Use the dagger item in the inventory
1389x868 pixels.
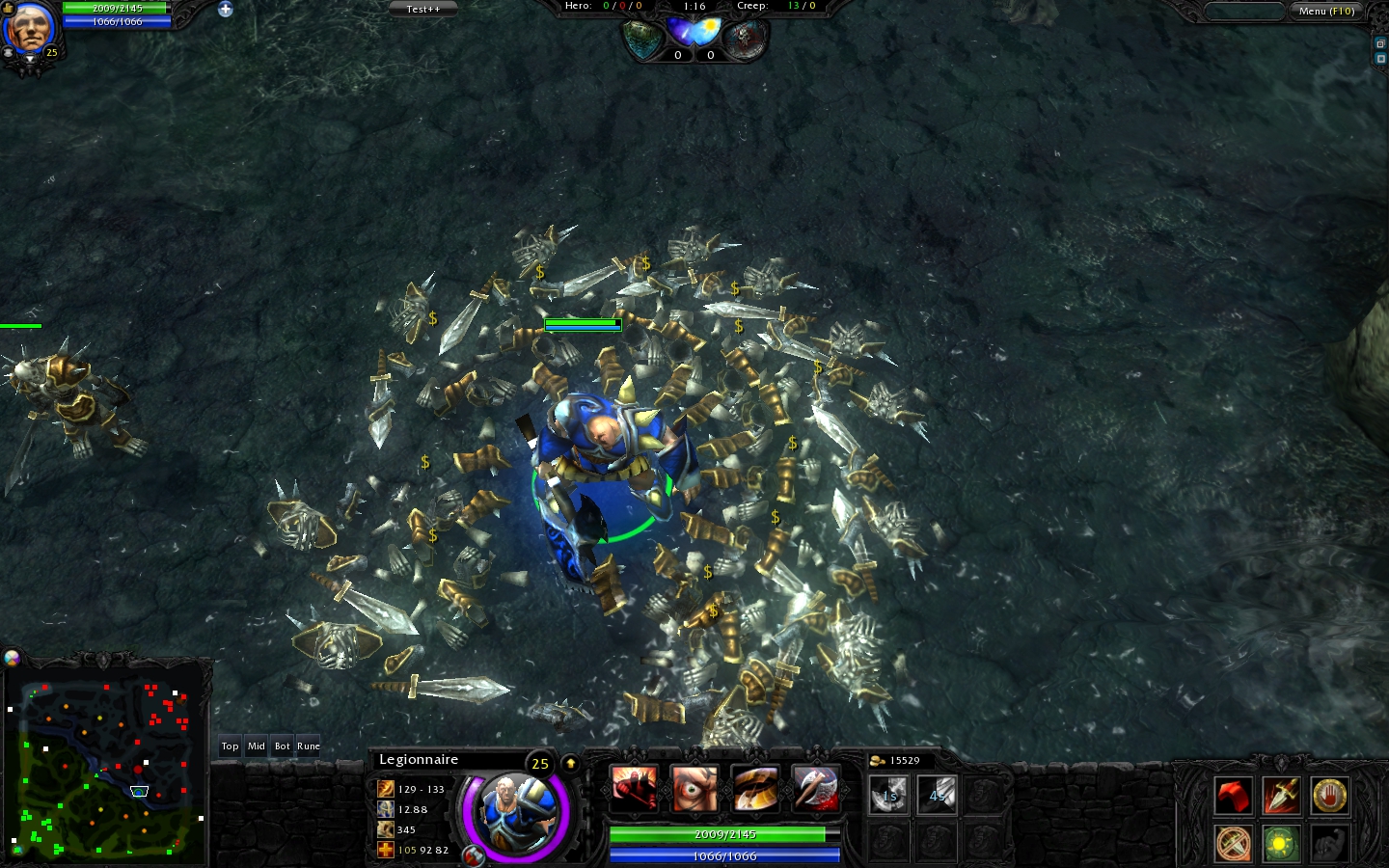(1281, 796)
